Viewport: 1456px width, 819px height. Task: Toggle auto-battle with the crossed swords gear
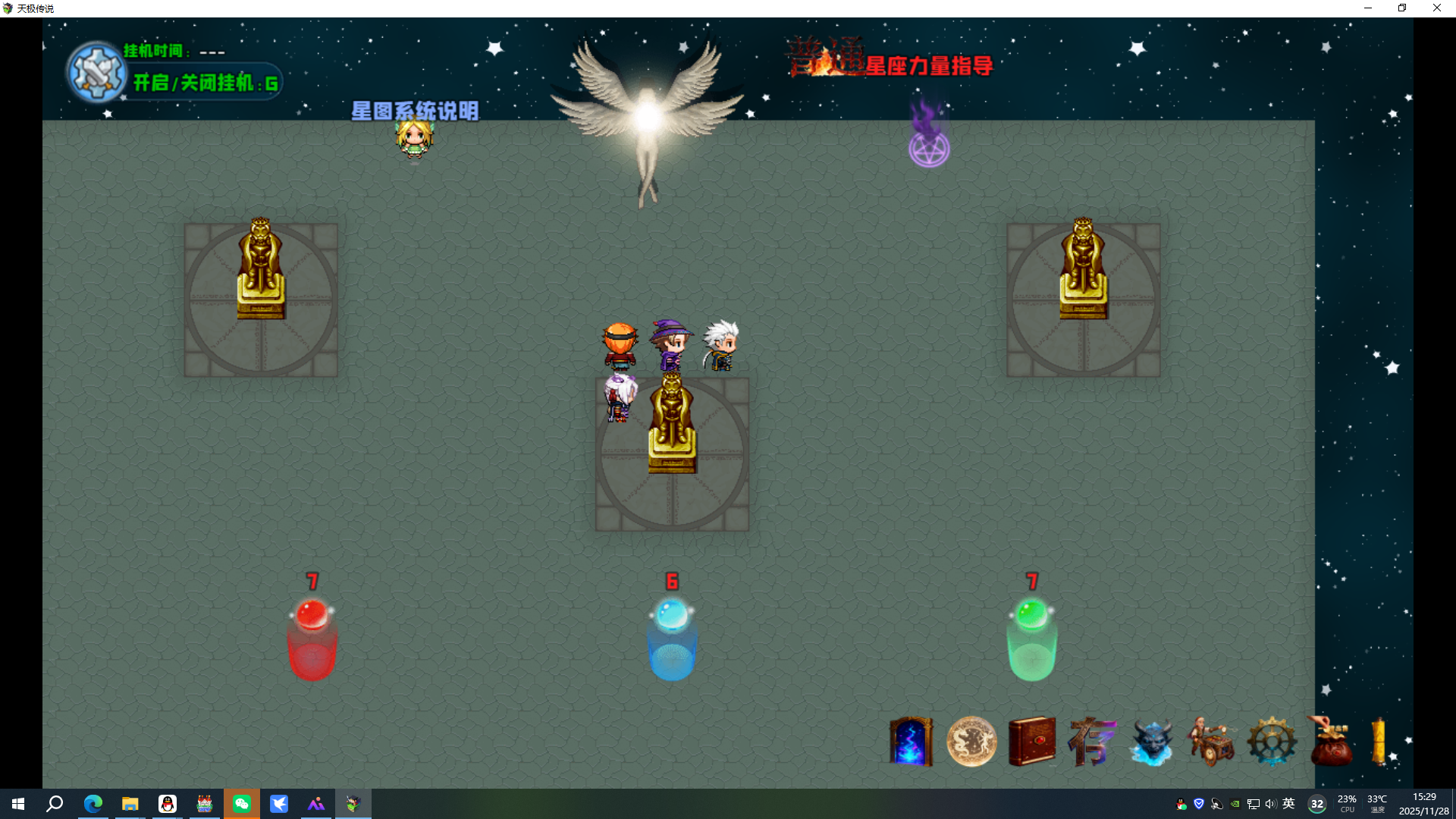pos(96,73)
